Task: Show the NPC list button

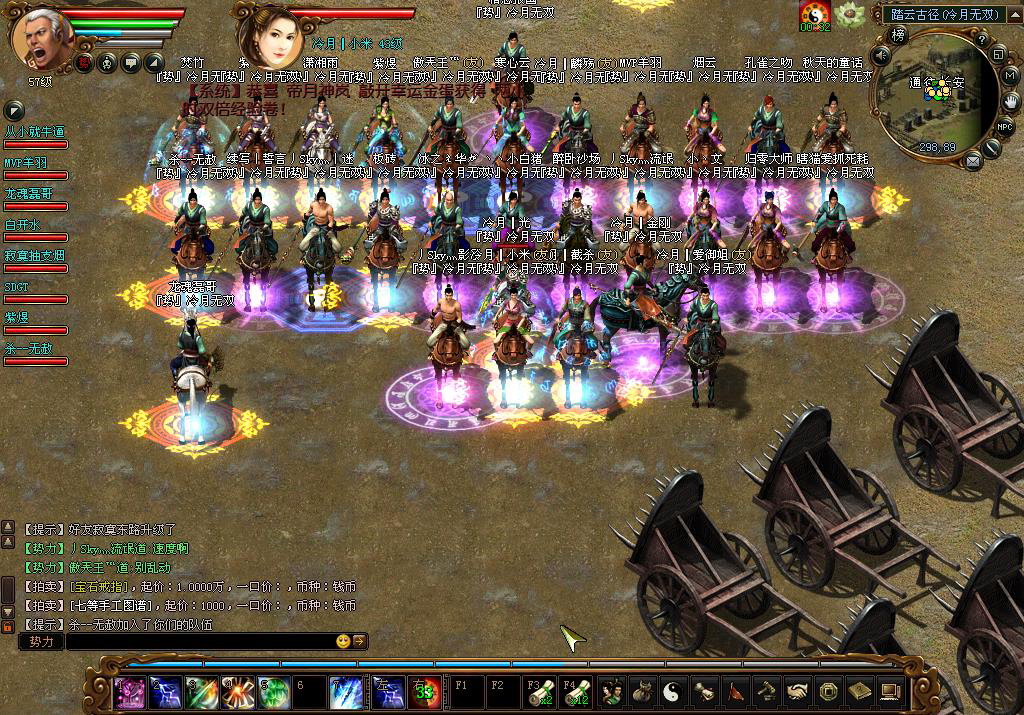Action: point(1004,127)
